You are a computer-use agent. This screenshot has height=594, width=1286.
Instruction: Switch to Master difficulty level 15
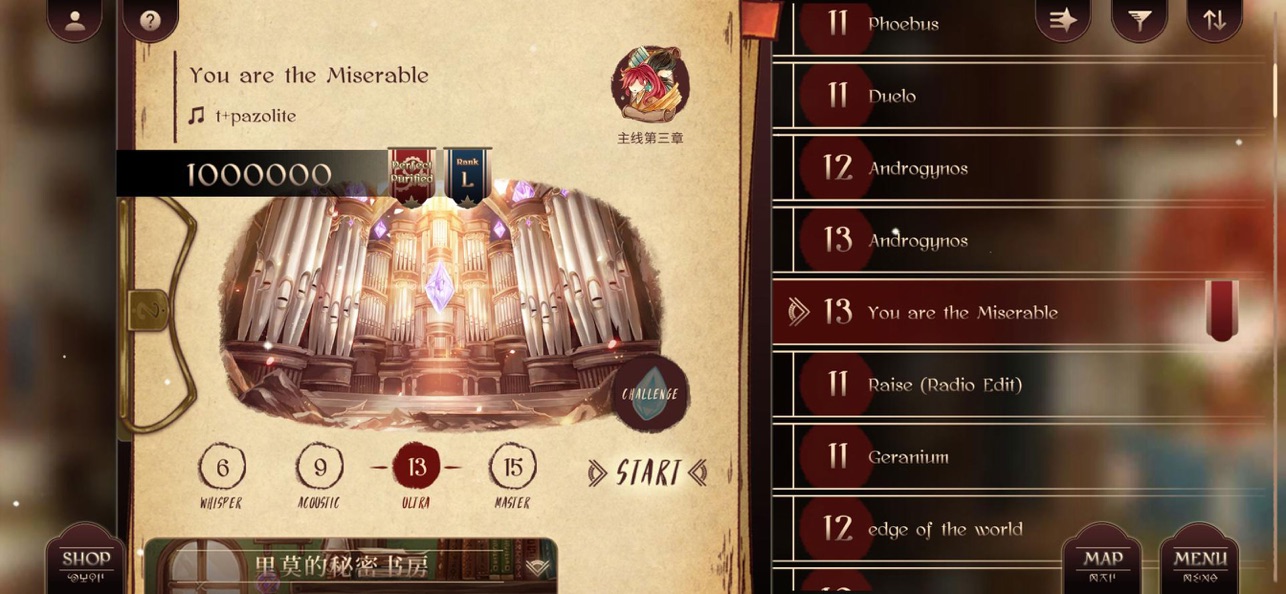pos(512,467)
